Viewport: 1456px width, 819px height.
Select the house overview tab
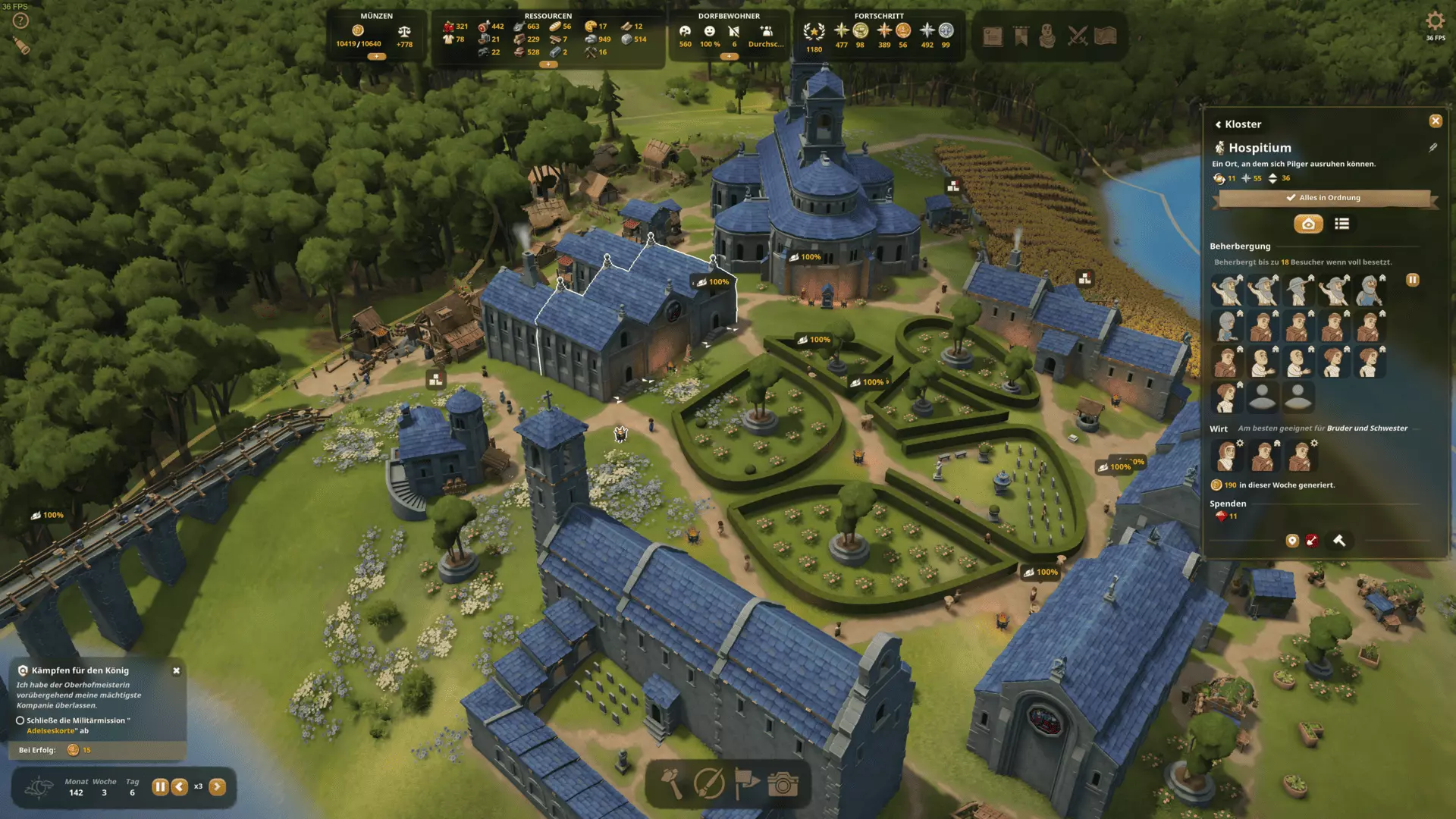(x=1308, y=224)
